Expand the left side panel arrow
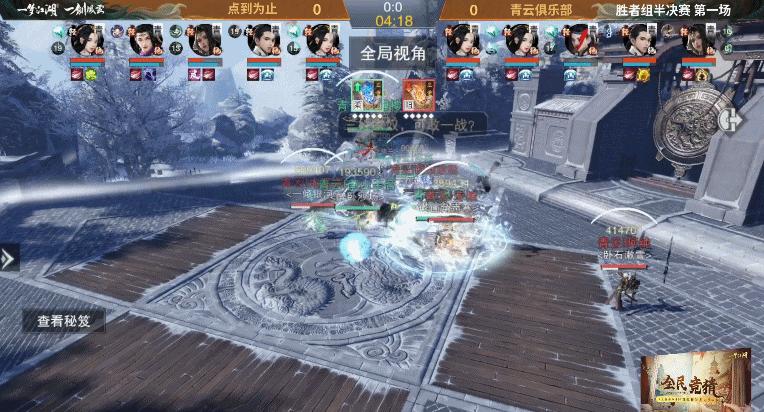The image size is (764, 412). tap(9, 258)
